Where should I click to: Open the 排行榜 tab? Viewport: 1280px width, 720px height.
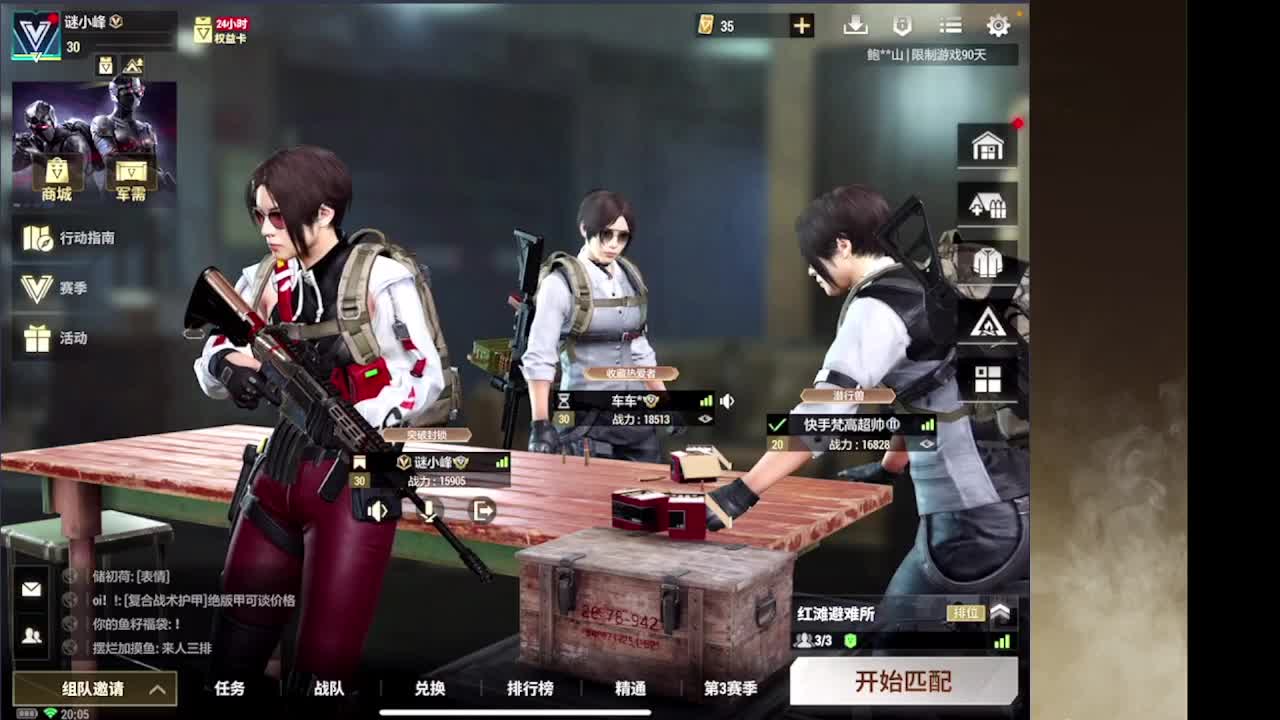[531, 689]
